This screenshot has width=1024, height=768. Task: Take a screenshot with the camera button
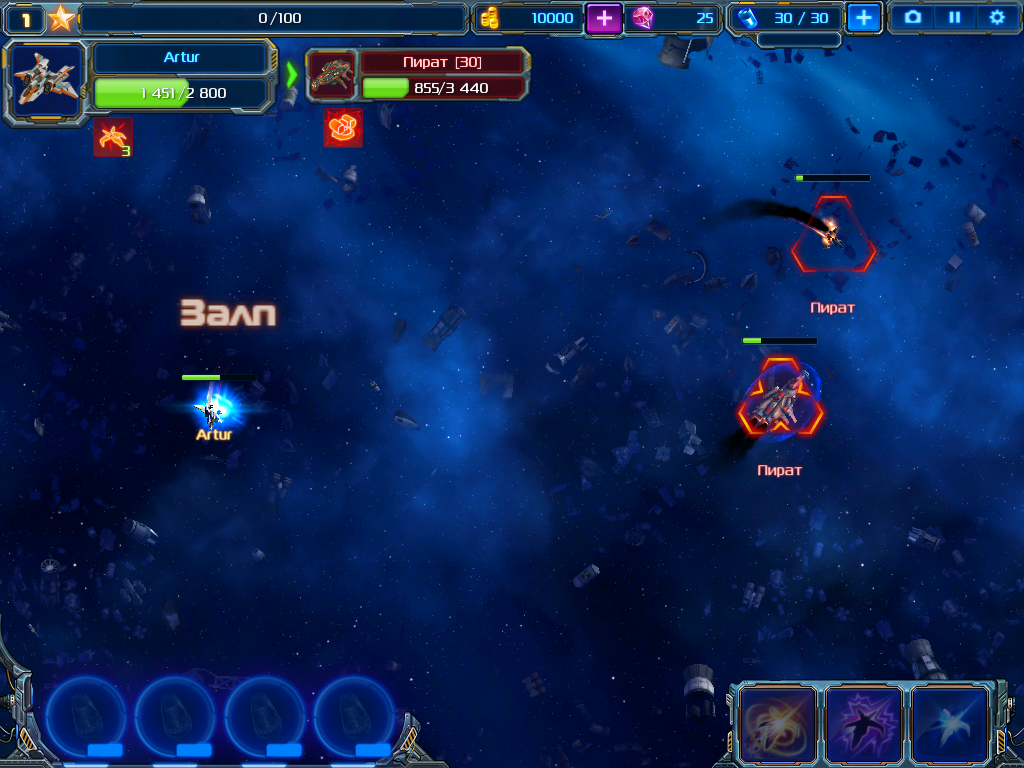912,17
